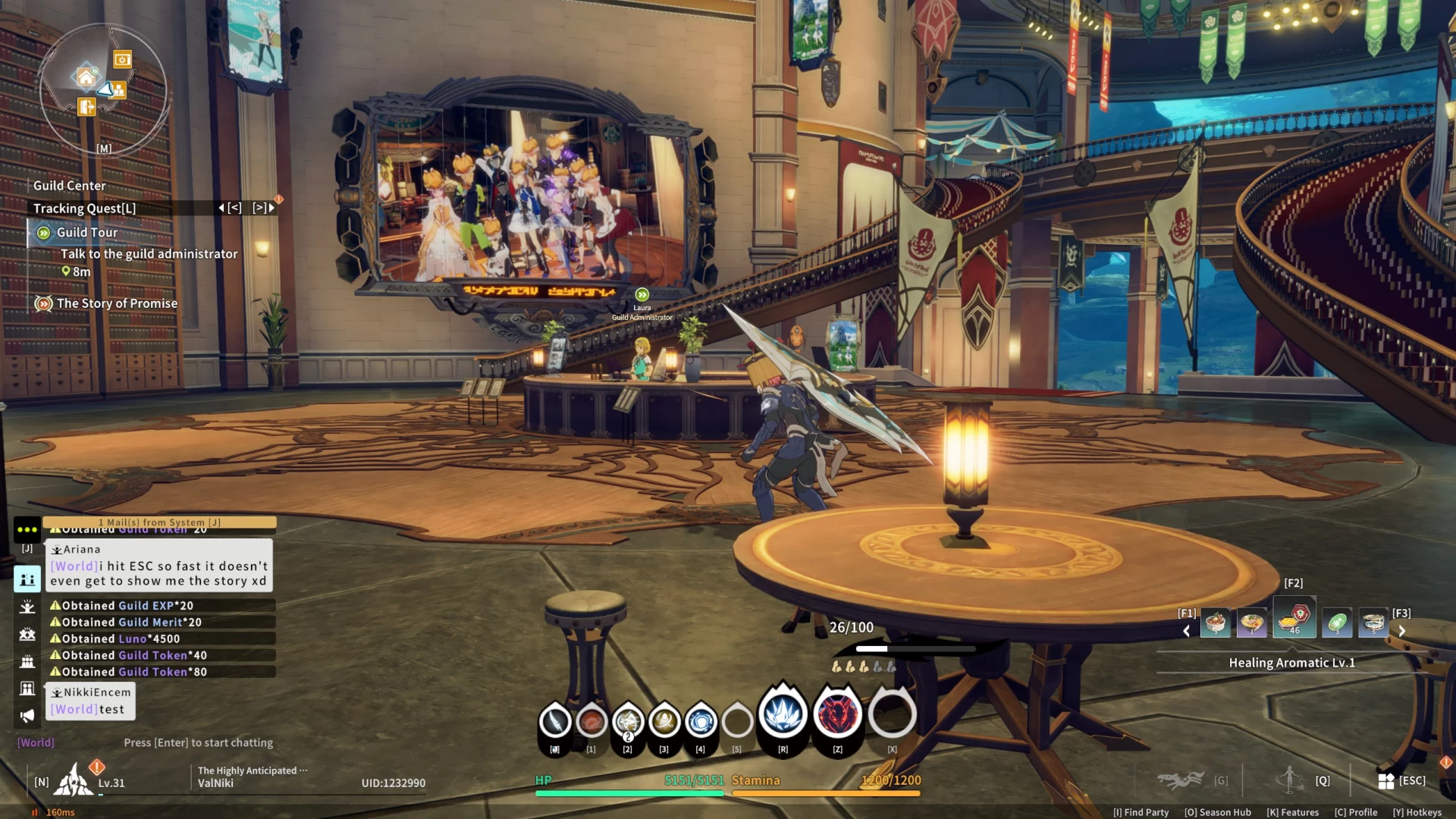Show previous quick-use items with the left arrow
Screen dimensions: 1456x819
click(1187, 631)
